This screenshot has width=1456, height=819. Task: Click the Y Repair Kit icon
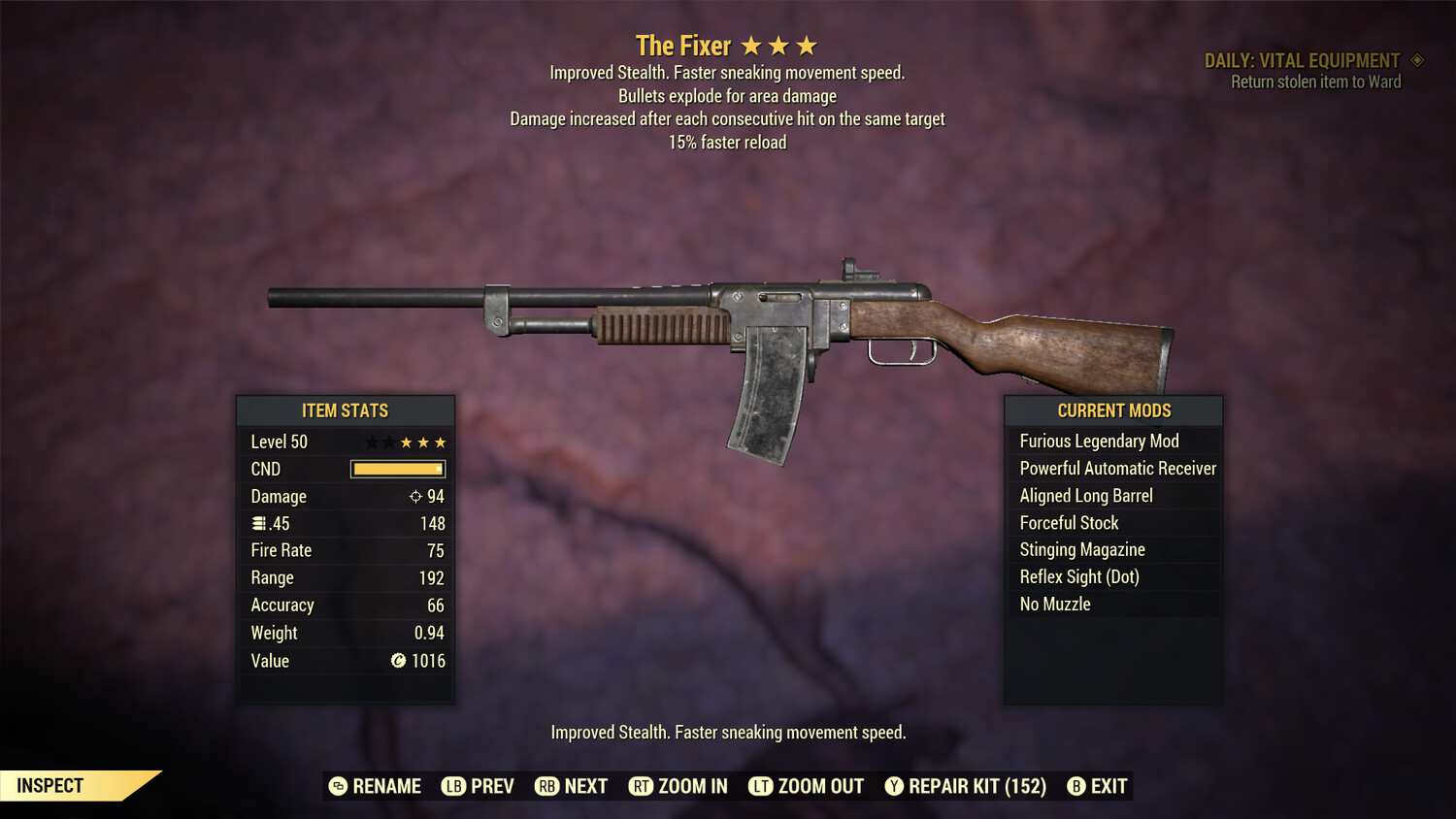(894, 786)
